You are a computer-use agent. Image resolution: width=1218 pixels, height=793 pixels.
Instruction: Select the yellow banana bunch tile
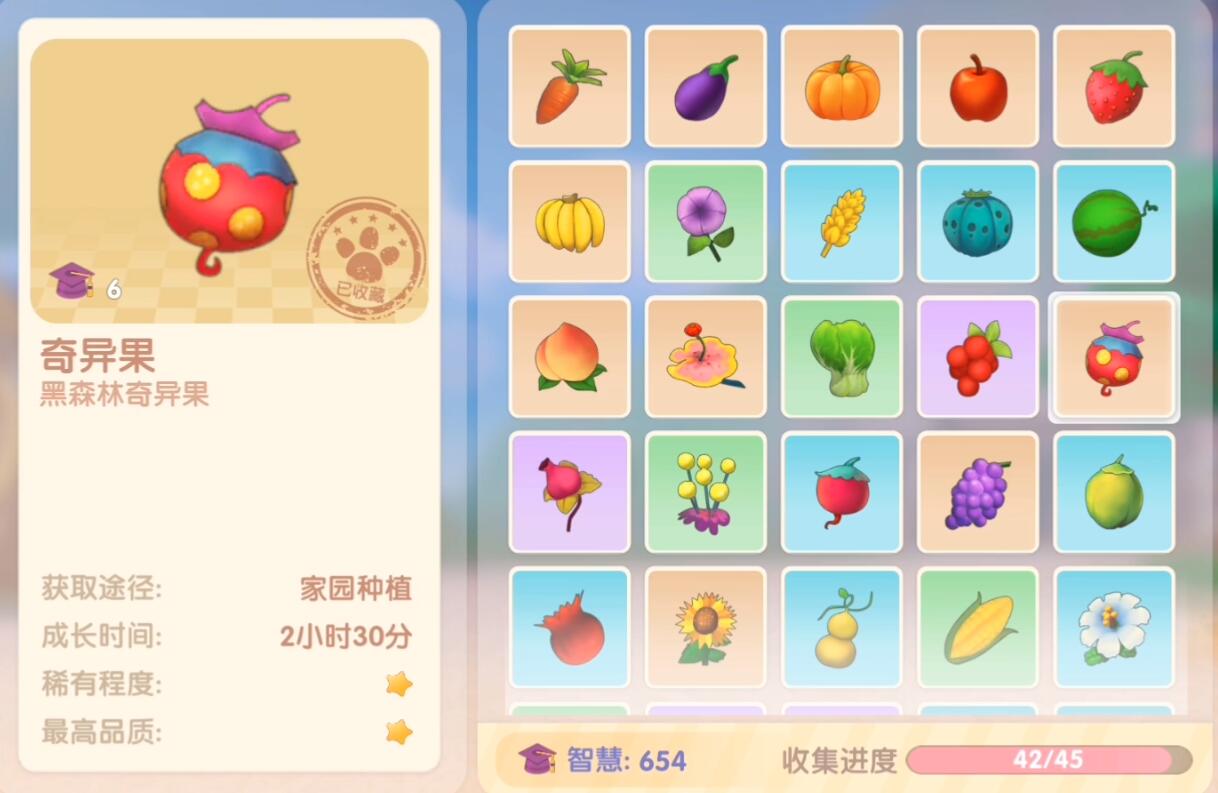[569, 222]
